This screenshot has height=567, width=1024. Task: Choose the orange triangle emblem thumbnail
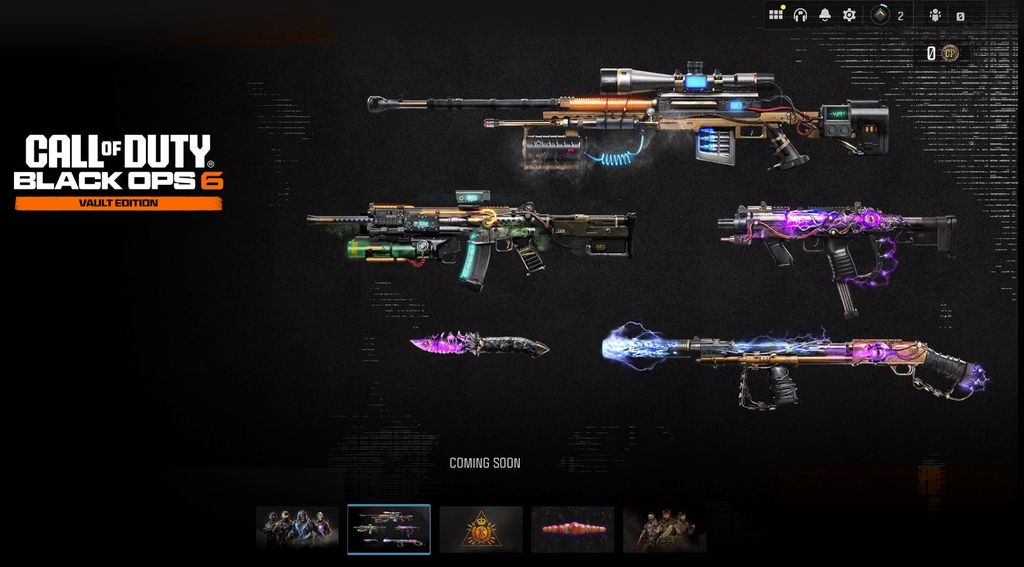[481, 529]
